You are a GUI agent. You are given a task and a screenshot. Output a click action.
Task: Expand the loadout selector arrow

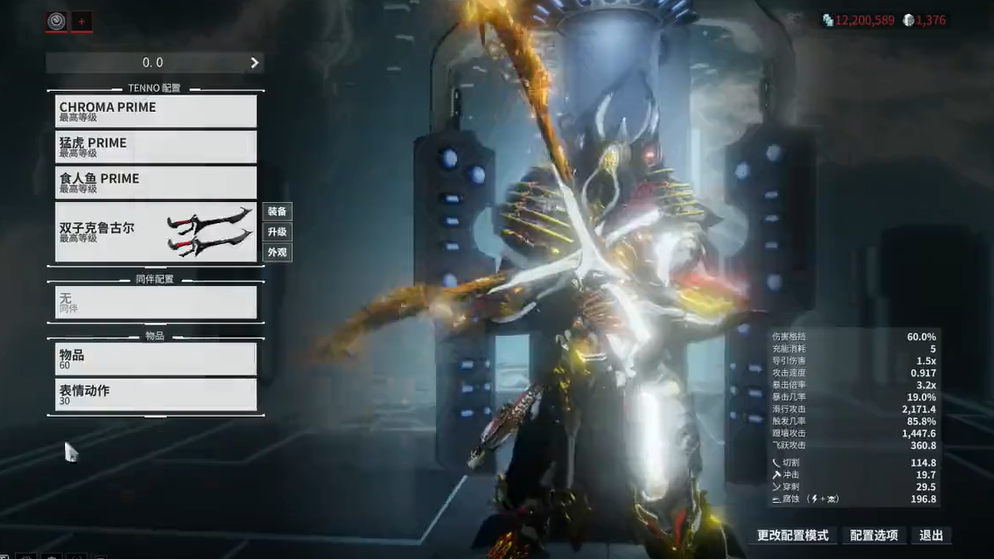coord(255,63)
